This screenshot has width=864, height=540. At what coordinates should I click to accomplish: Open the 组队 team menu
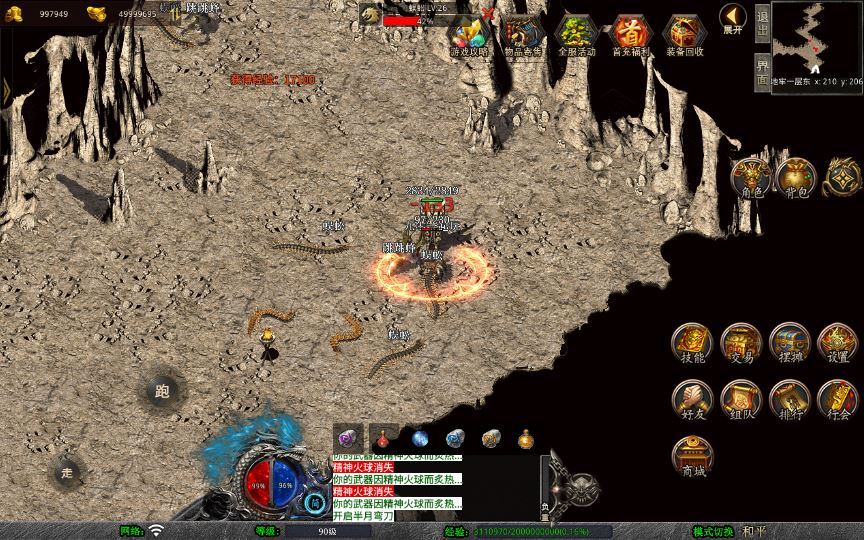tap(741, 400)
